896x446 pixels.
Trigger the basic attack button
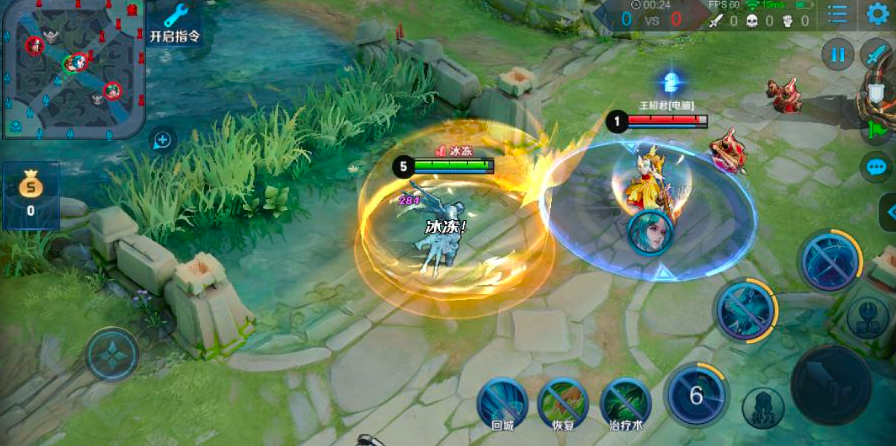point(831,384)
